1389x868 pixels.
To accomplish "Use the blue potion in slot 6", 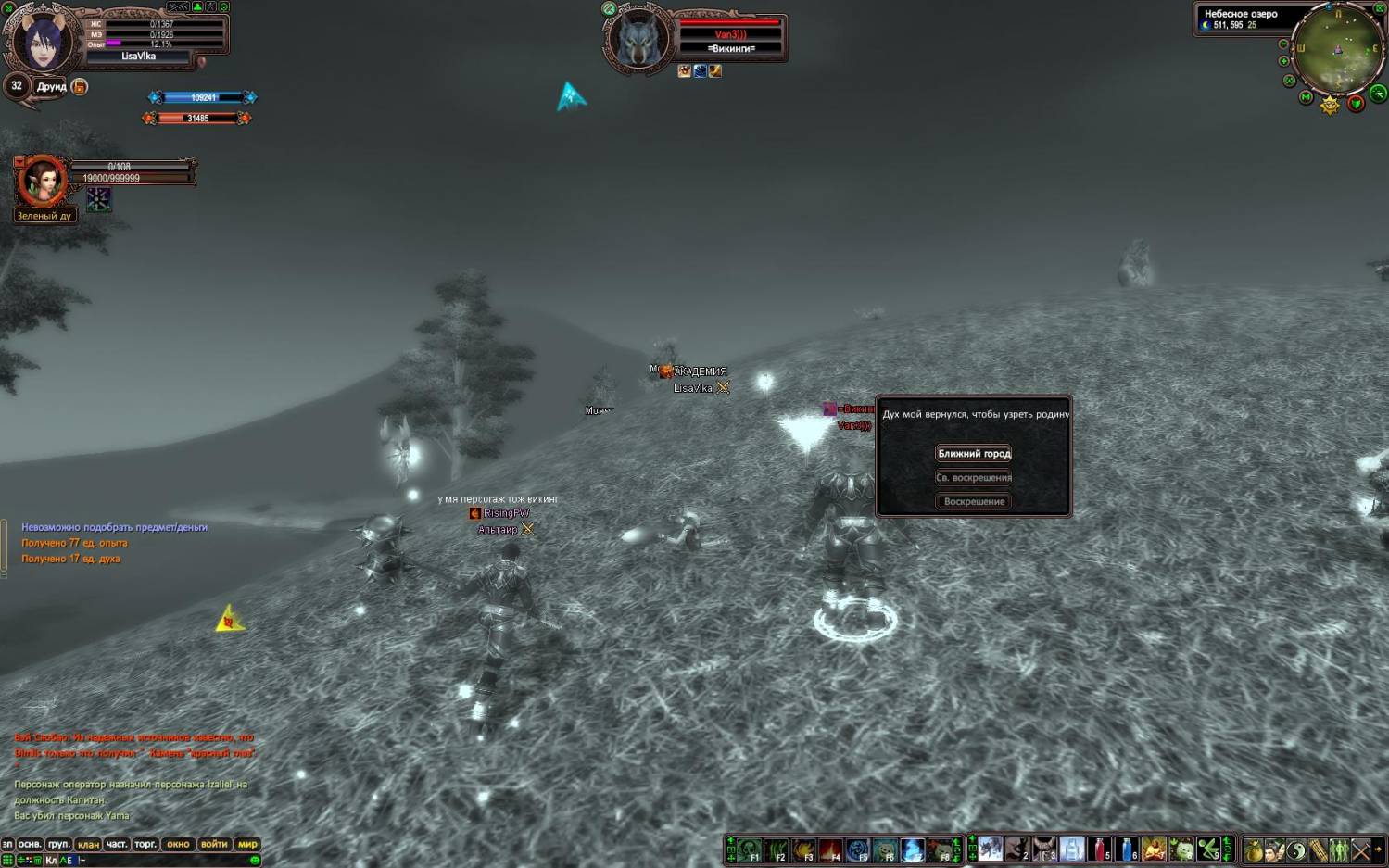I will coord(1125,849).
